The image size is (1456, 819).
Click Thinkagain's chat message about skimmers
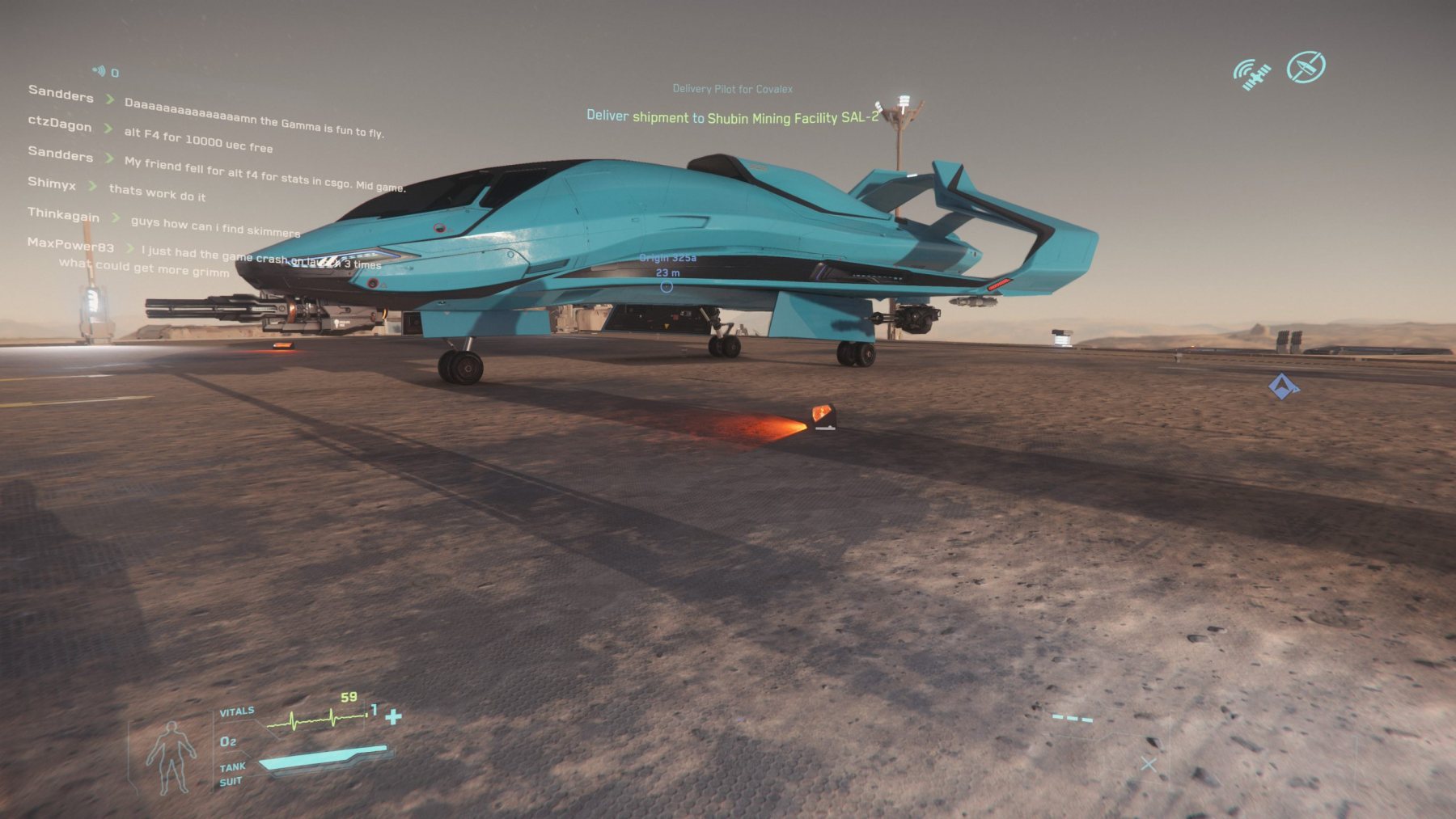pyautogui.click(x=215, y=226)
